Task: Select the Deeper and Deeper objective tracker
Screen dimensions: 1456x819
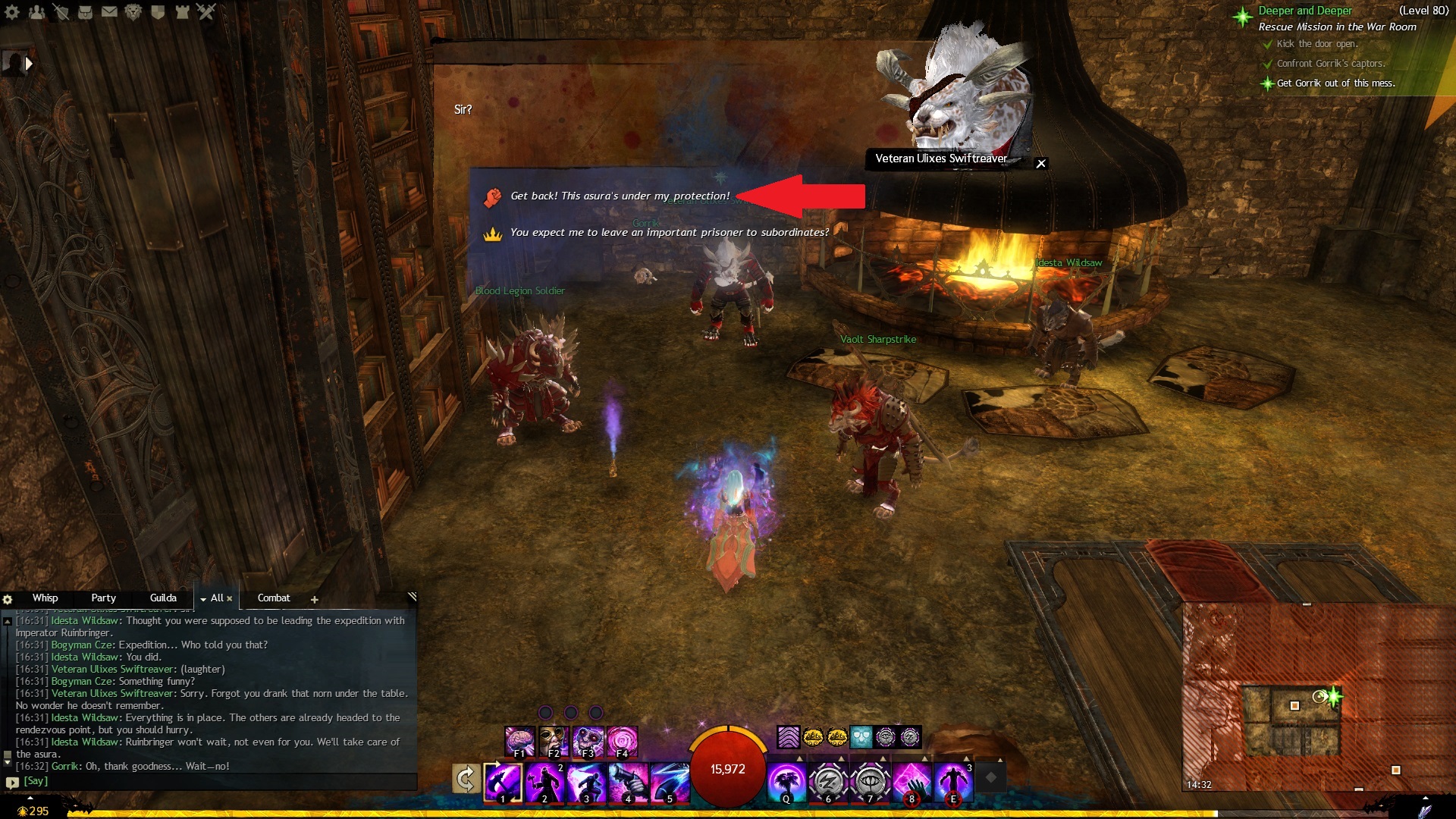Action: [1304, 11]
